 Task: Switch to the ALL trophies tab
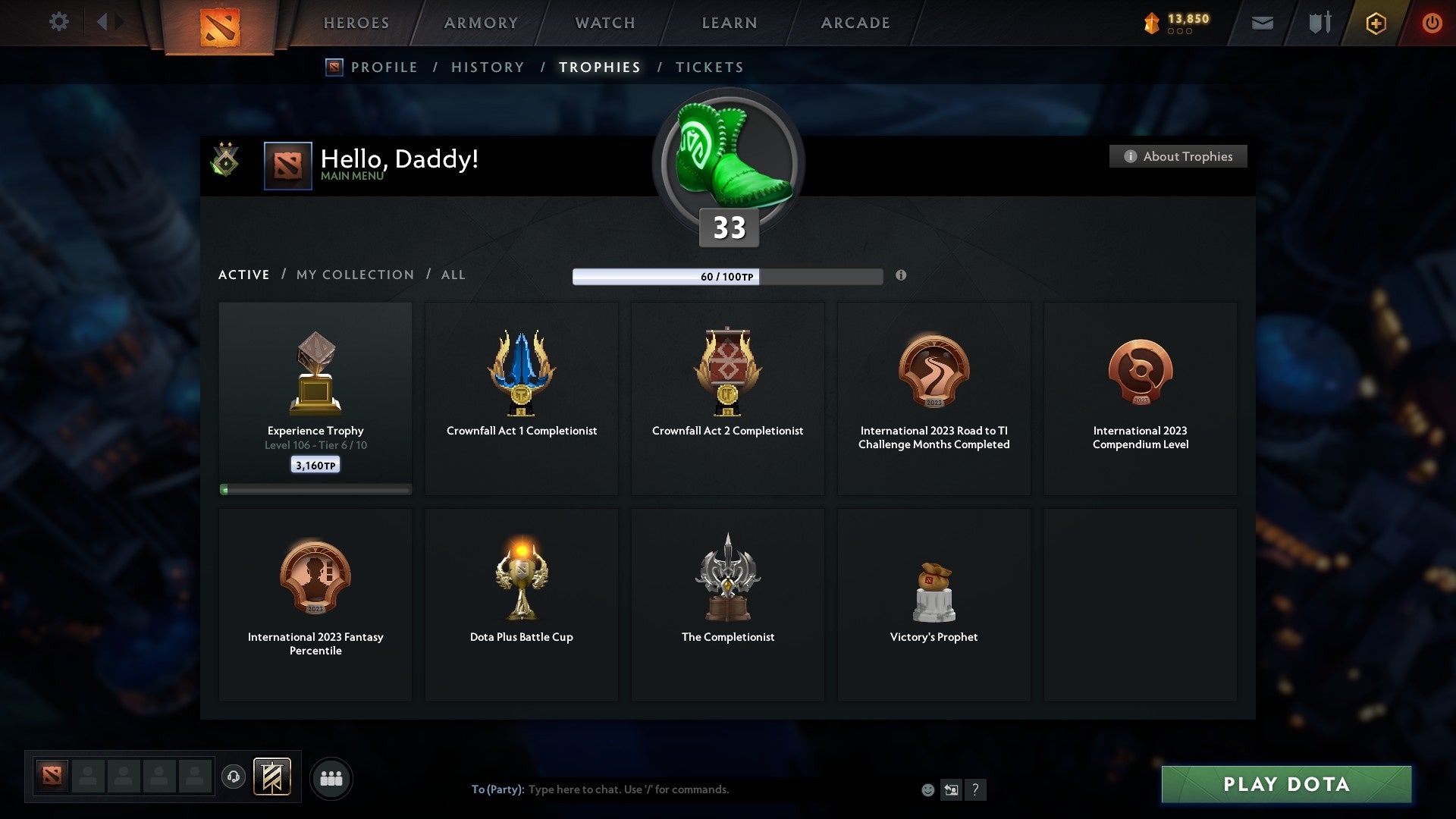click(453, 275)
